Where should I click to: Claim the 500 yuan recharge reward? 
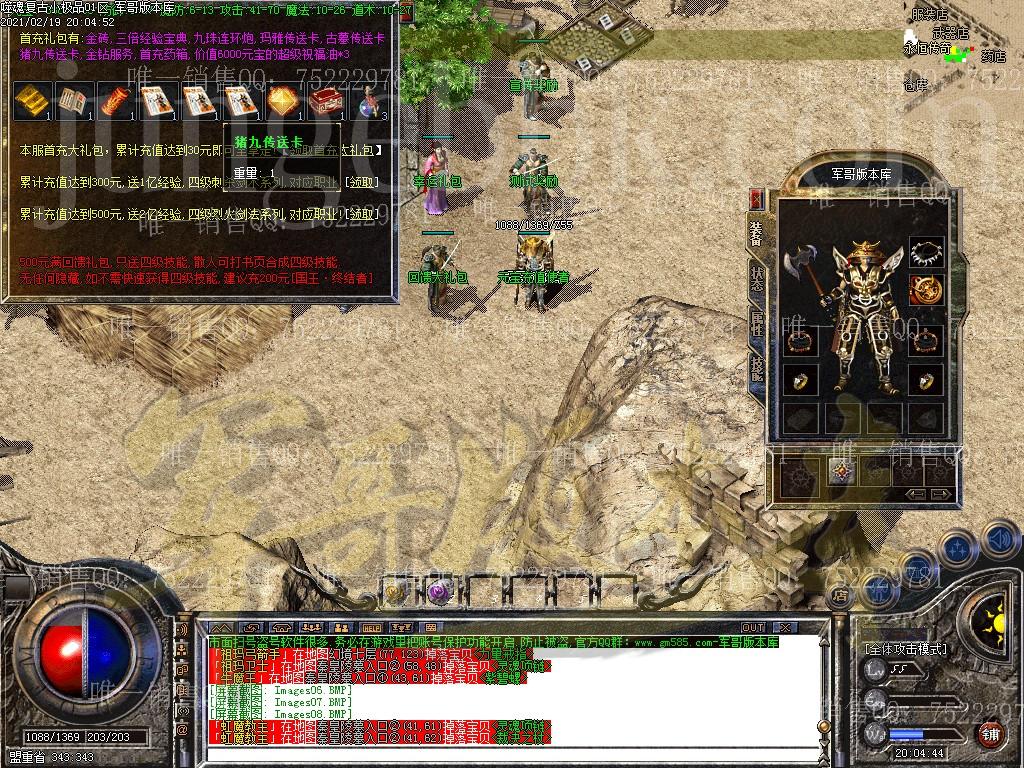tap(362, 214)
